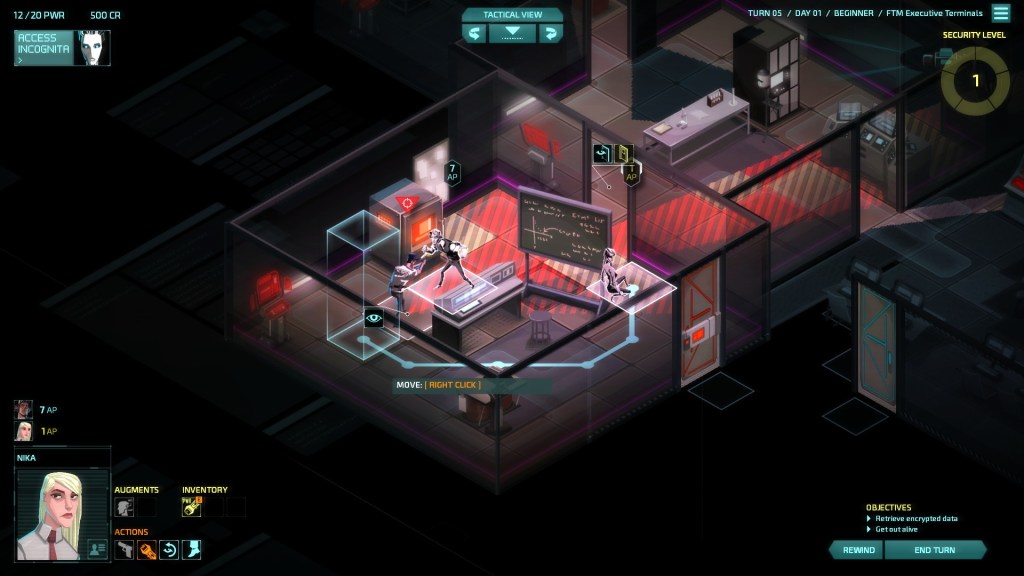
Task: Use the circular arrow action icon
Action: coord(169,549)
